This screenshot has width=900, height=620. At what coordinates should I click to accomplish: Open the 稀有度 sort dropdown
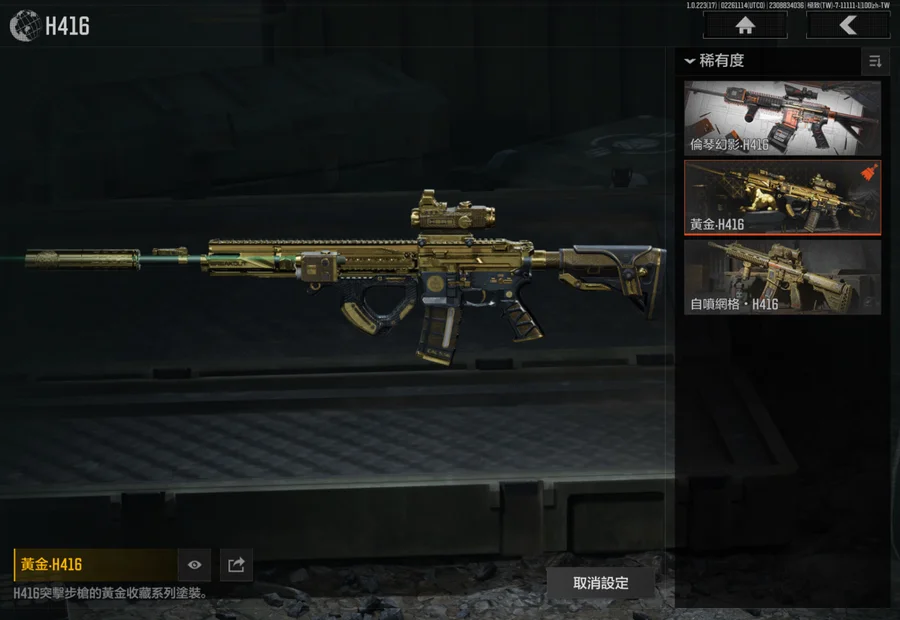click(716, 61)
